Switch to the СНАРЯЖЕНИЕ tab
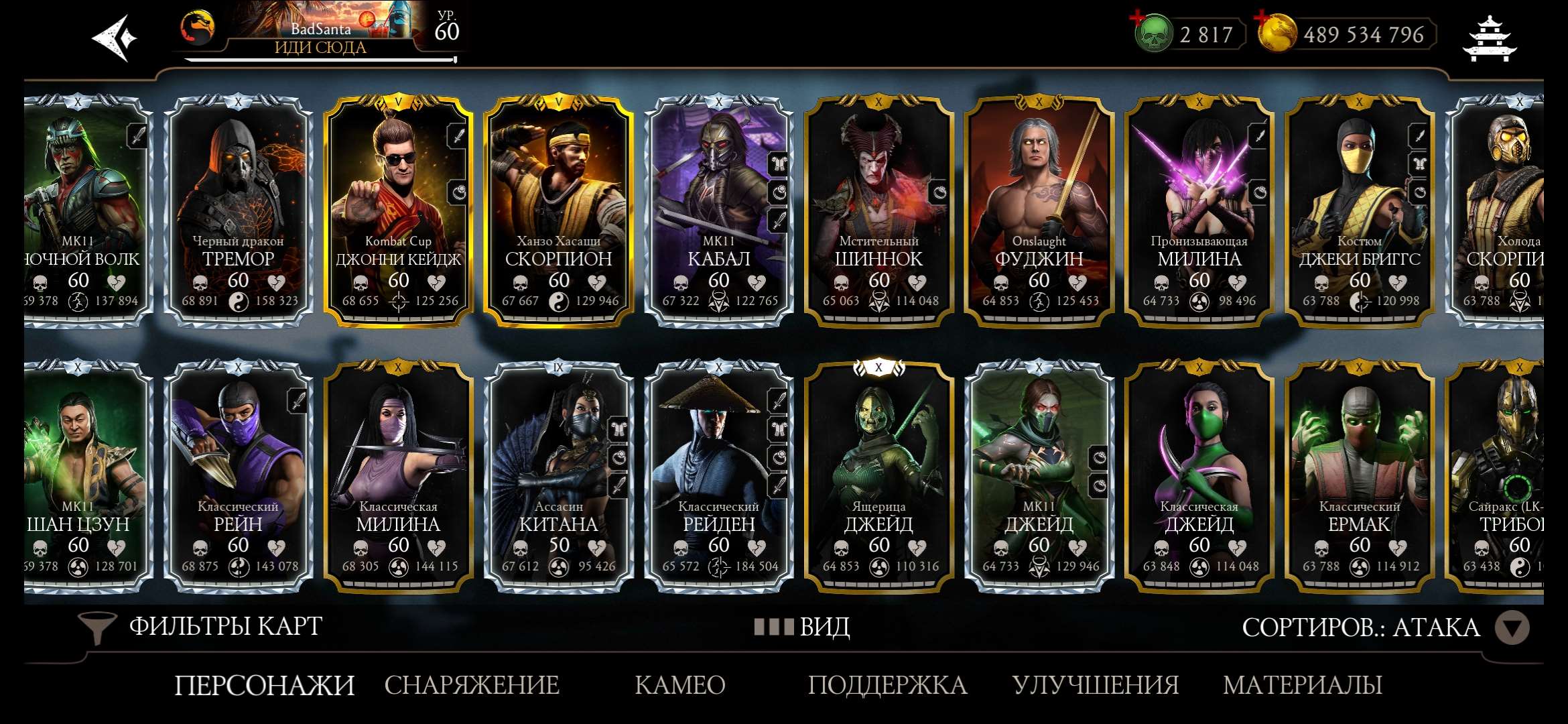Image resolution: width=1568 pixels, height=724 pixels. pos(471,685)
